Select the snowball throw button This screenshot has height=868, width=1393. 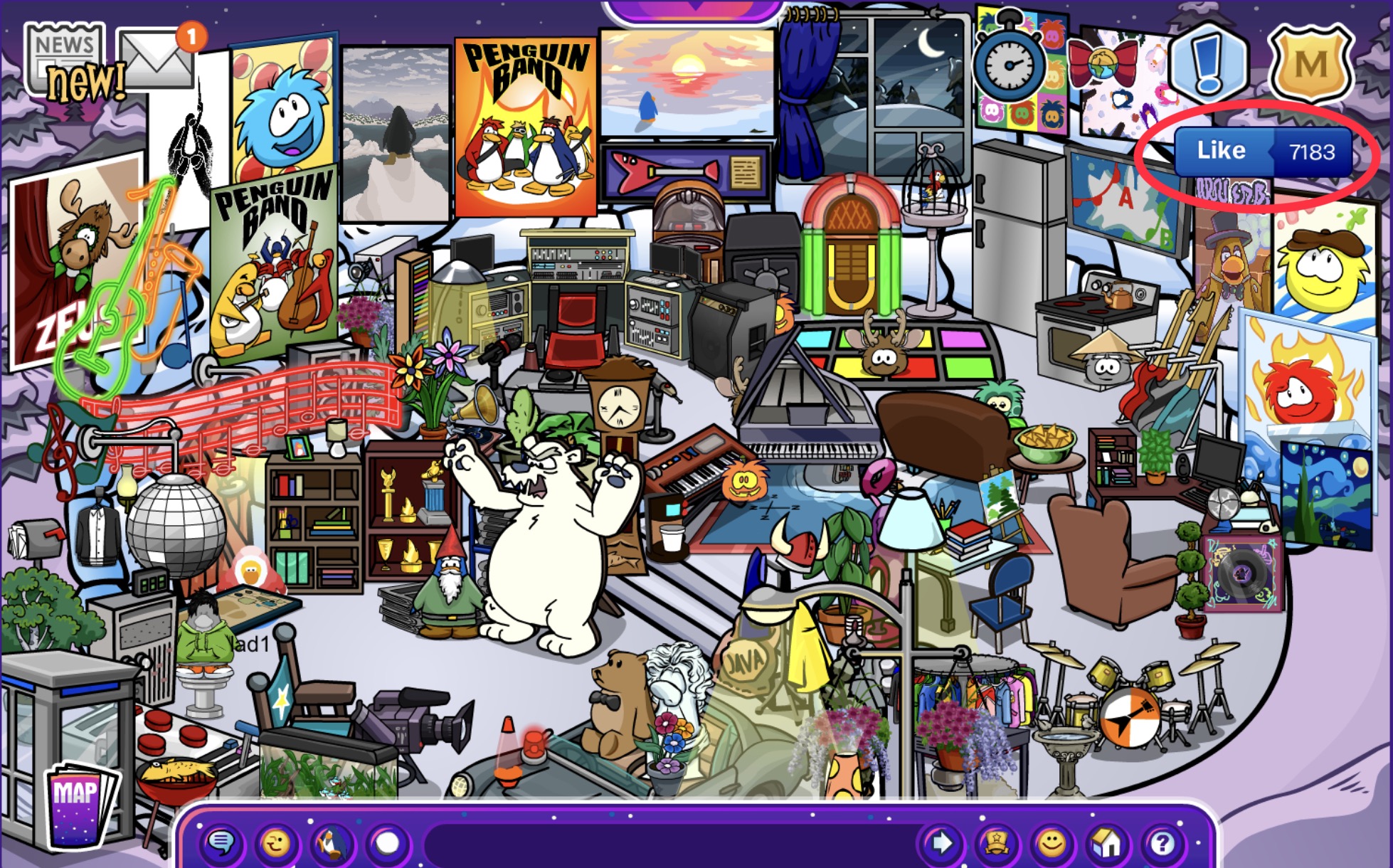coord(387,844)
